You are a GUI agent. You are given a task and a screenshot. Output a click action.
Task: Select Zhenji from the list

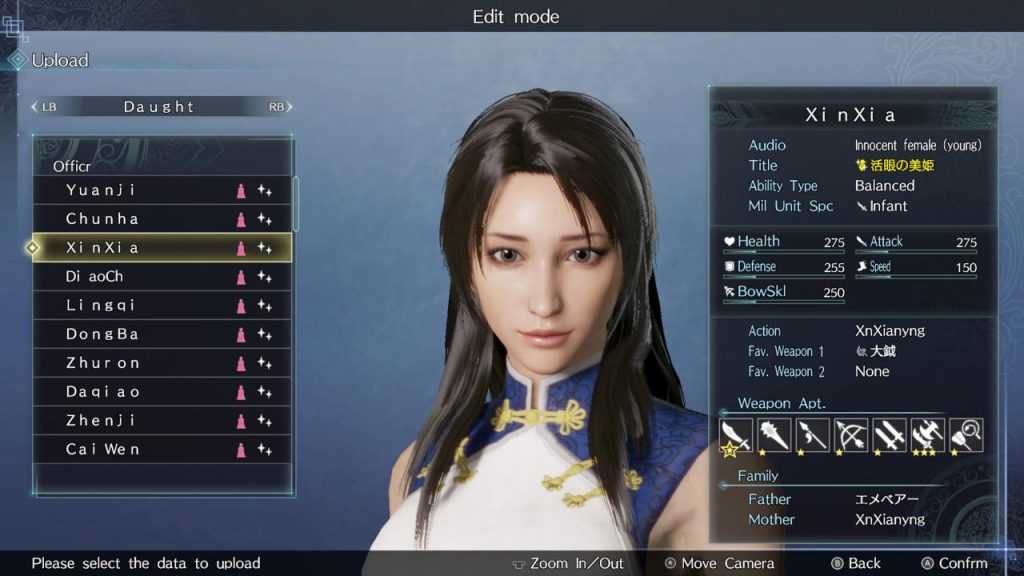coord(160,421)
